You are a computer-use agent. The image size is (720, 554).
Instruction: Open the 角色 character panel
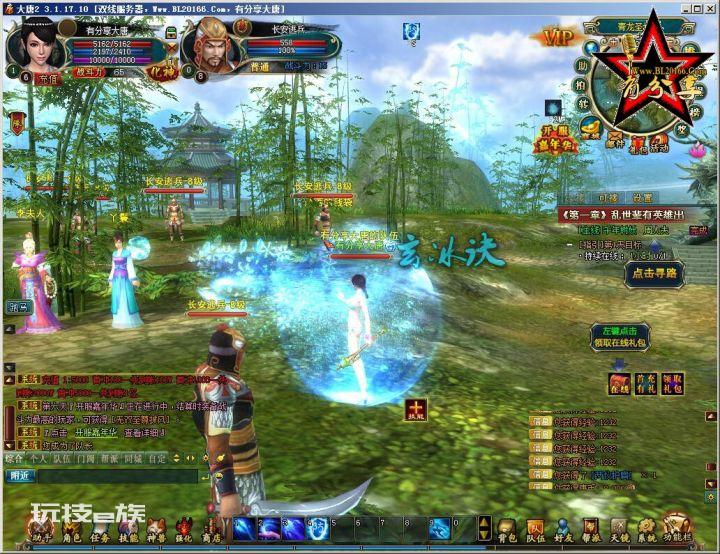coord(71,530)
